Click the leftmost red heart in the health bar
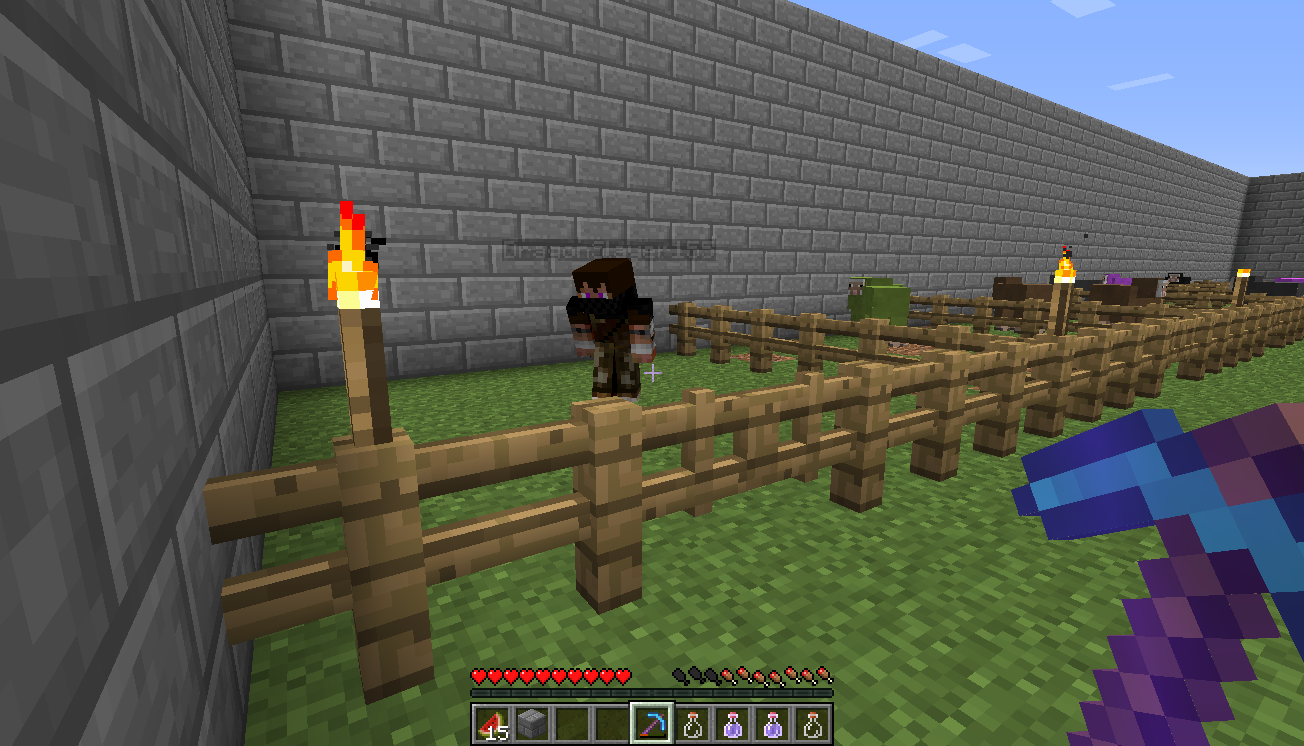Screen dimensions: 1304x746 [476, 675]
